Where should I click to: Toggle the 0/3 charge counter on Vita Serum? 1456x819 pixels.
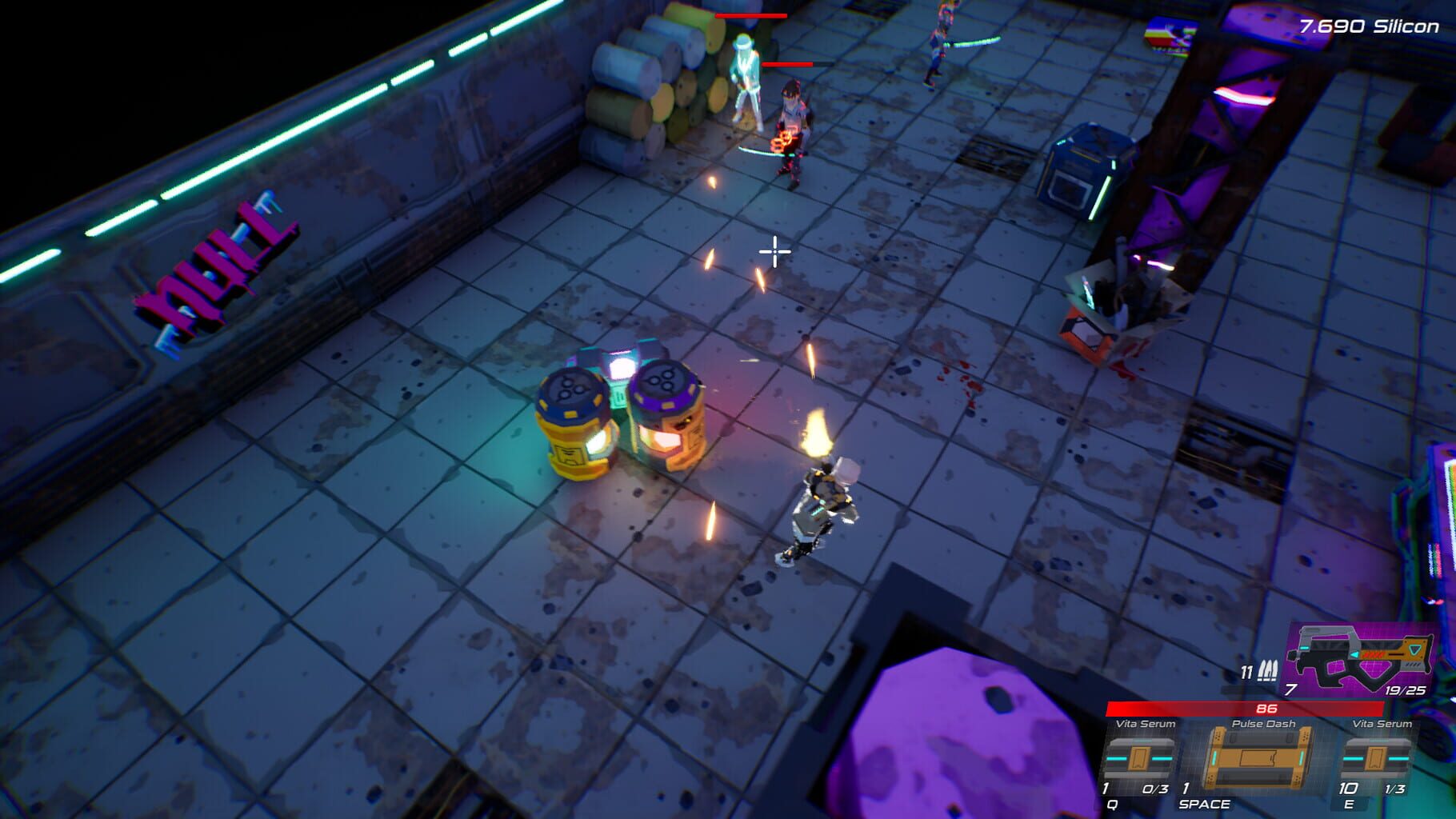click(1158, 788)
